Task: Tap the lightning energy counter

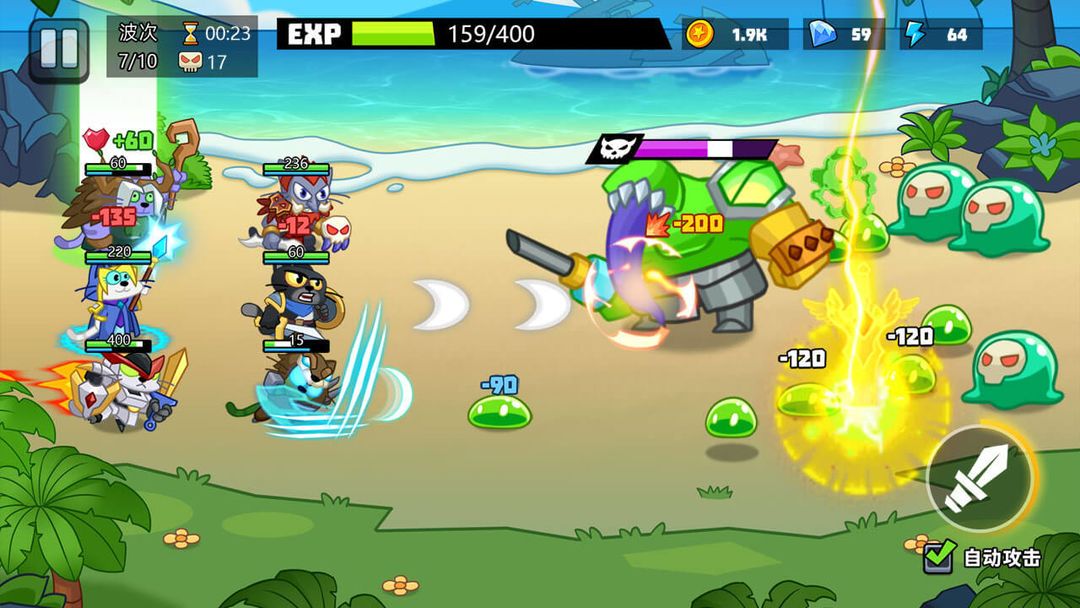Action: (941, 34)
